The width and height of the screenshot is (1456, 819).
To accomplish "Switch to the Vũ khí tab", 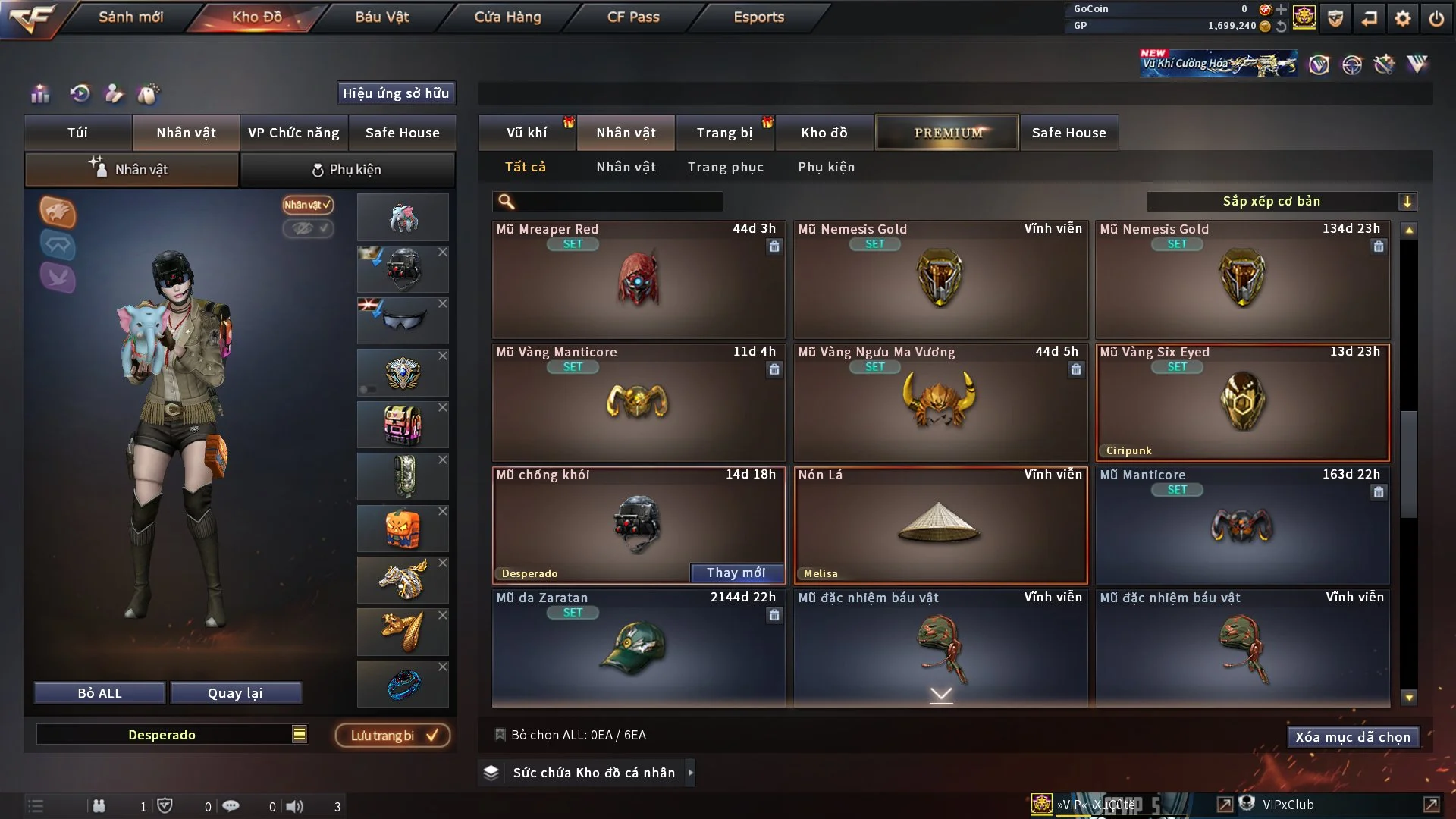I will [526, 133].
